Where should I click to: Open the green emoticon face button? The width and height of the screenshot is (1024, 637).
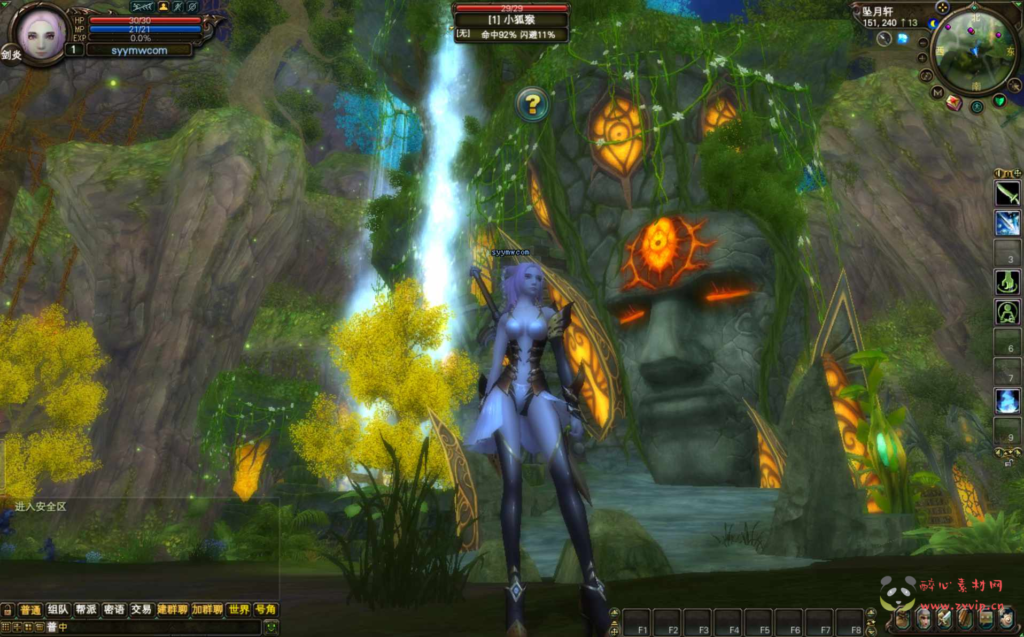[x=270, y=627]
